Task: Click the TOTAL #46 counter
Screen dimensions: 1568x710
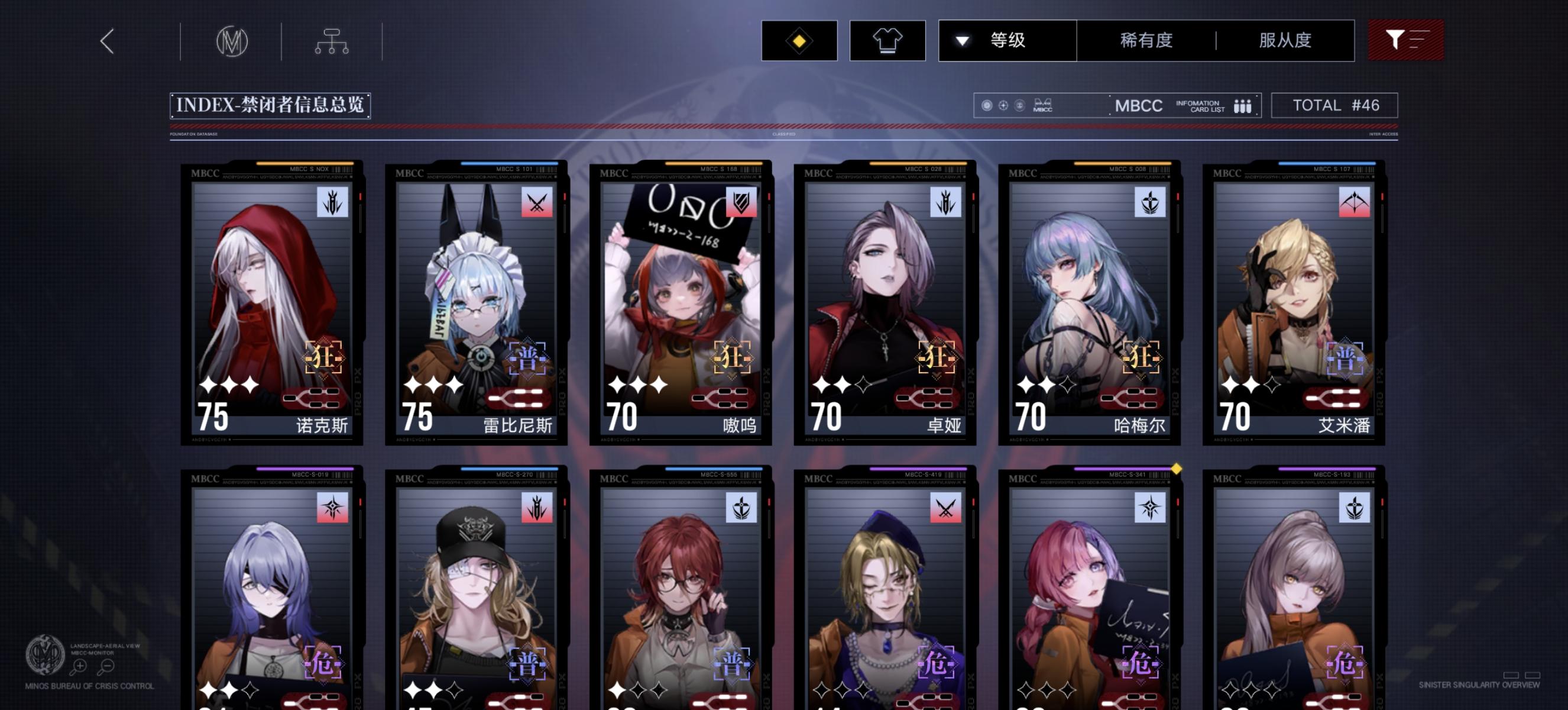Action: [1336, 105]
